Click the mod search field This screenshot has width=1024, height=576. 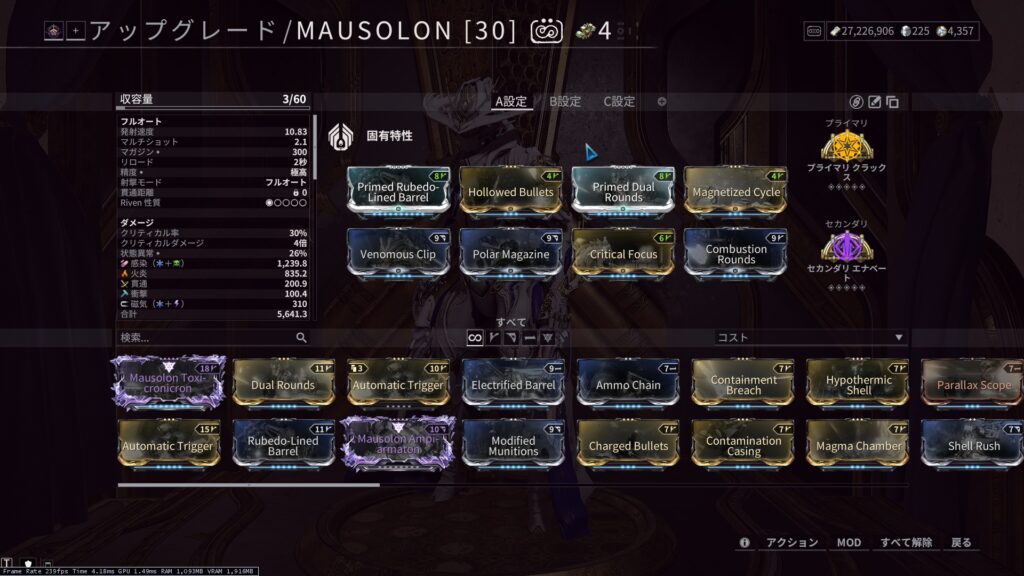point(205,338)
